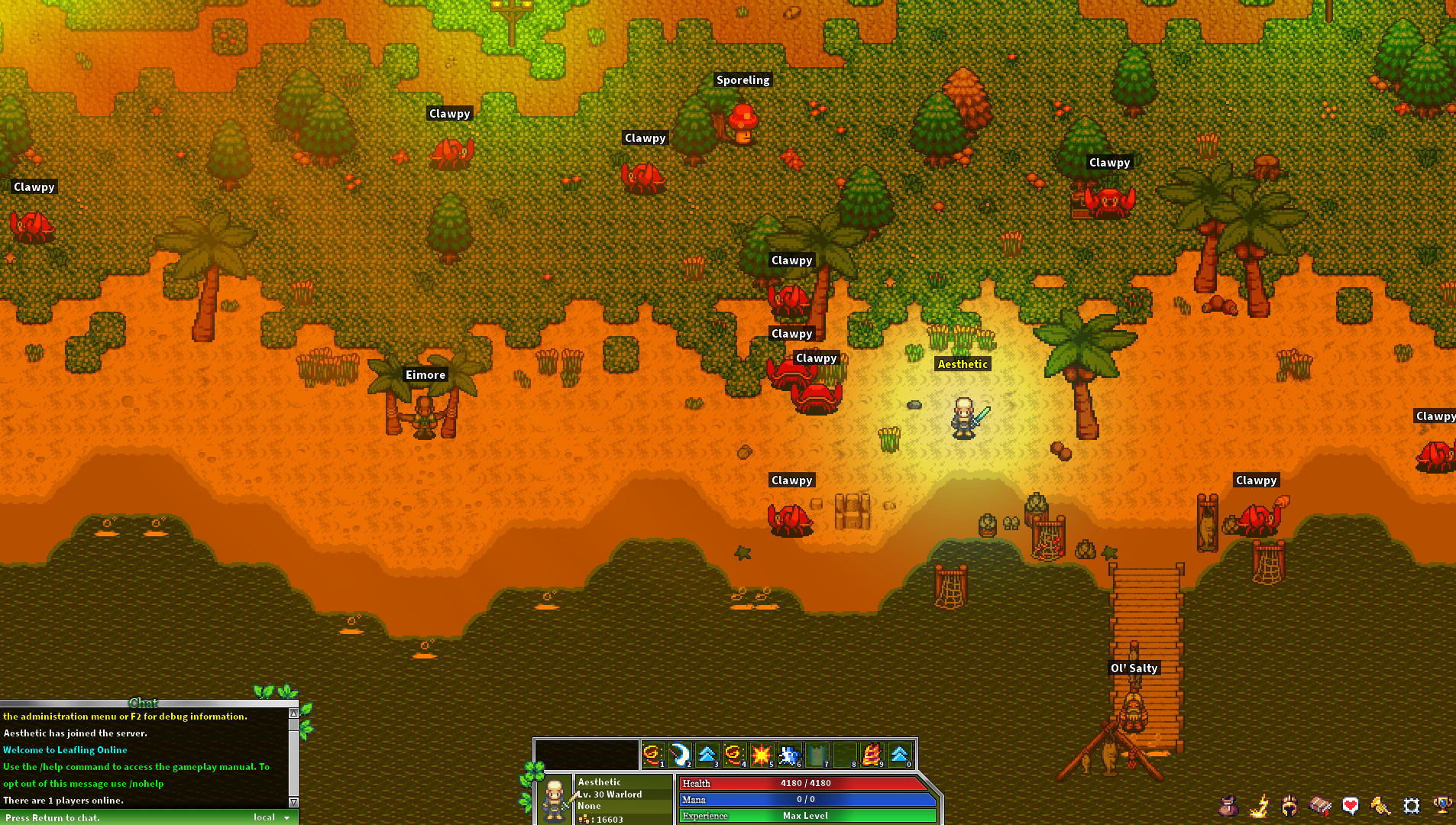Click the Max Level experience bar
Viewport: 1456px width, 825px height.
tap(806, 815)
